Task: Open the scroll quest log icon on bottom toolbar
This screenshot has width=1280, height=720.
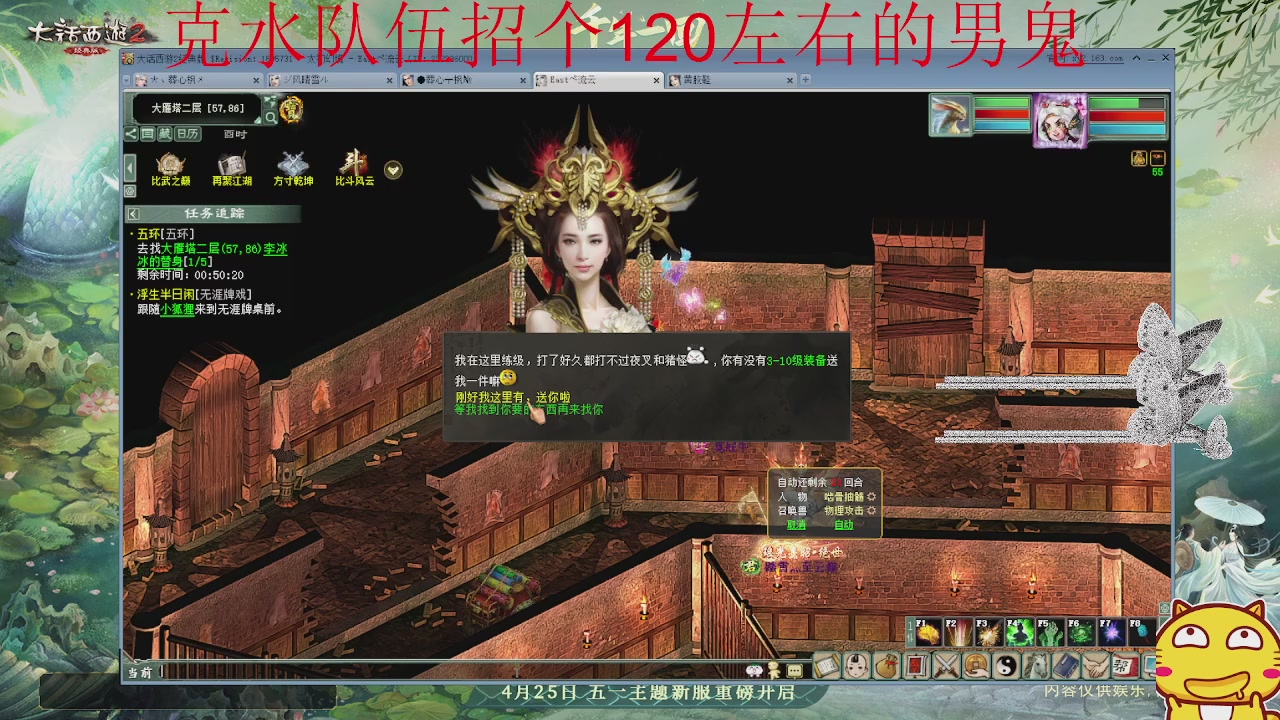Action: tap(825, 667)
